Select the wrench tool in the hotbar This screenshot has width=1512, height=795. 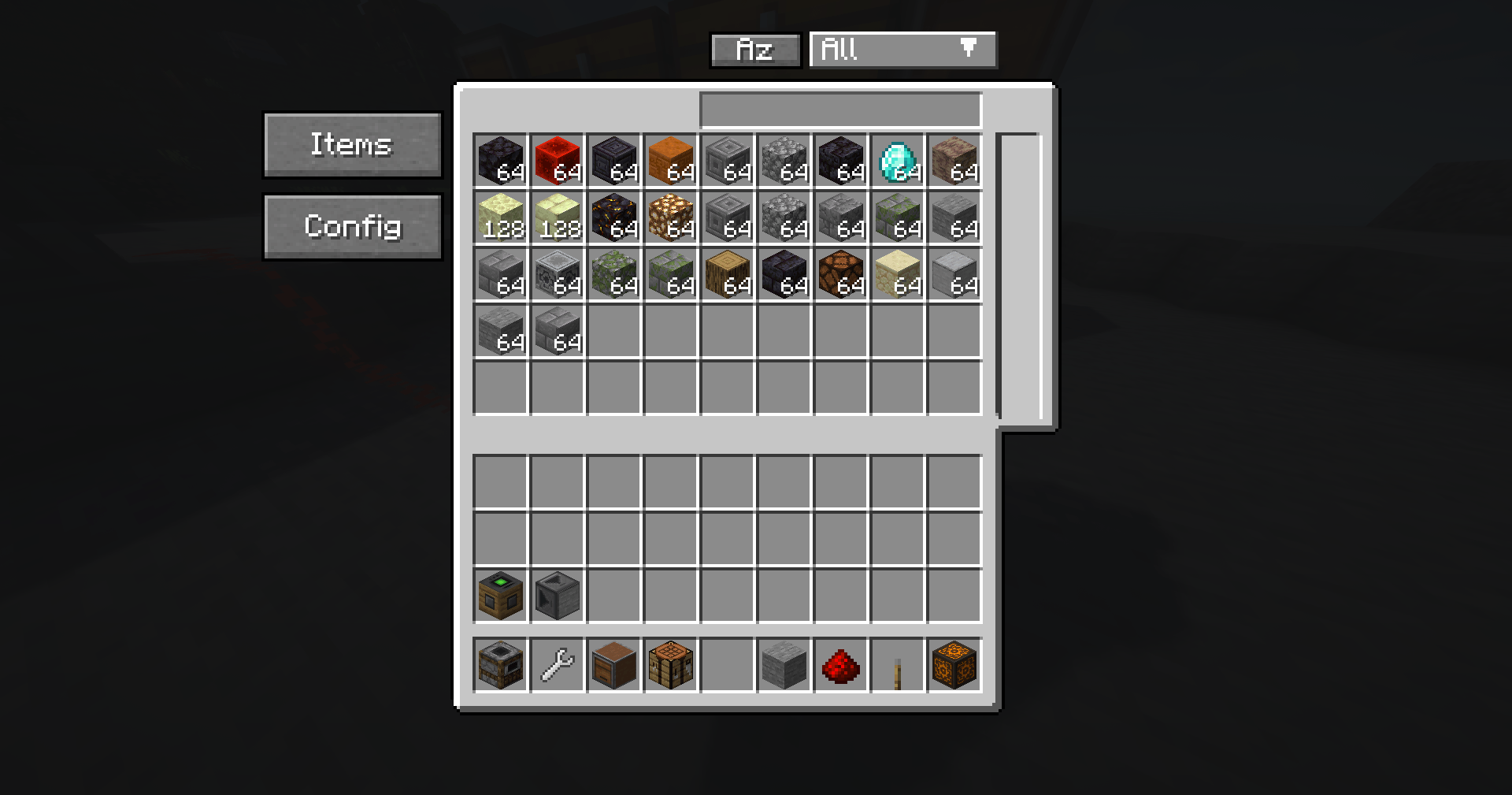pyautogui.click(x=558, y=664)
